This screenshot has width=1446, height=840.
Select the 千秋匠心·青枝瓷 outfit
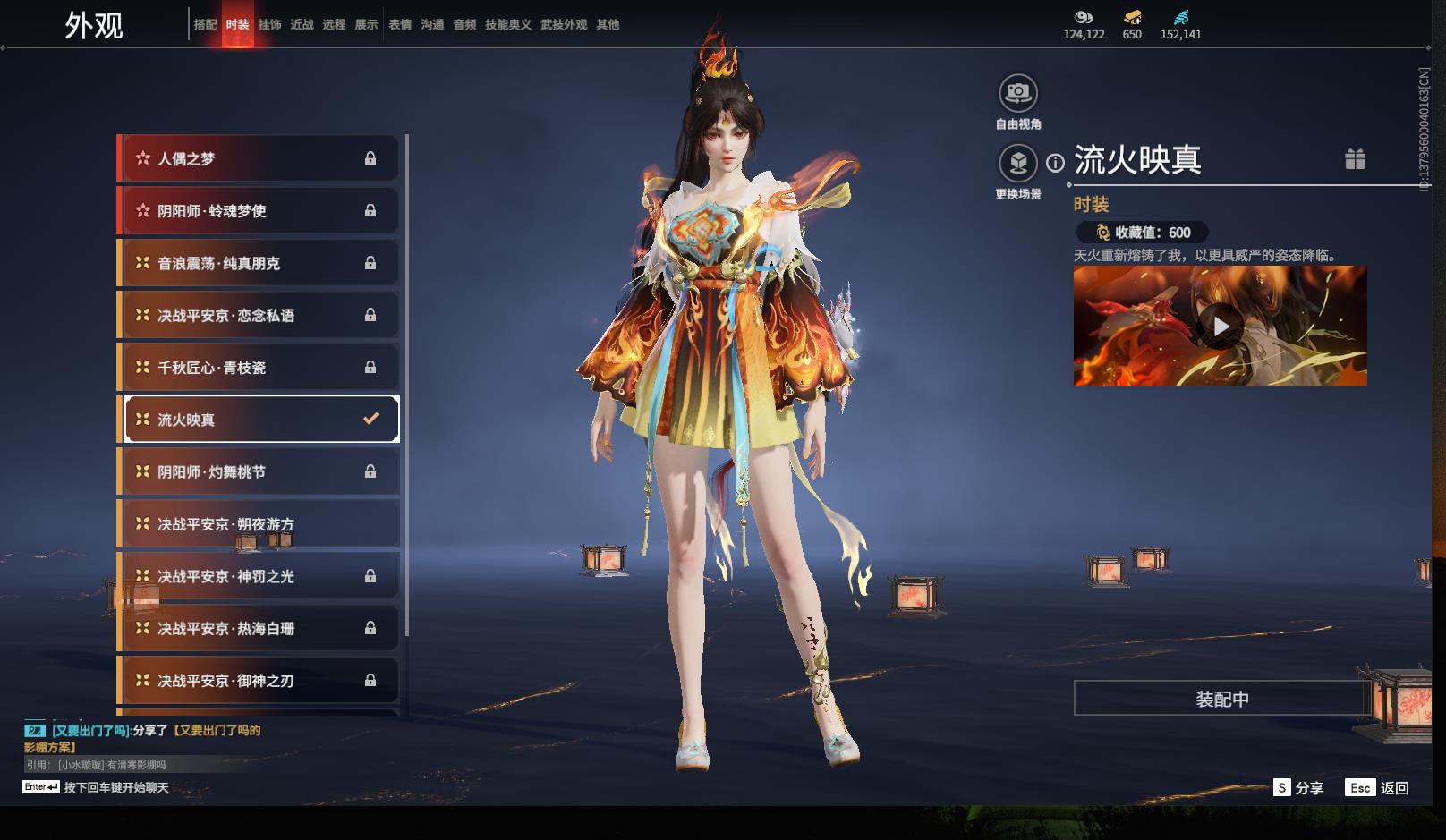click(259, 368)
